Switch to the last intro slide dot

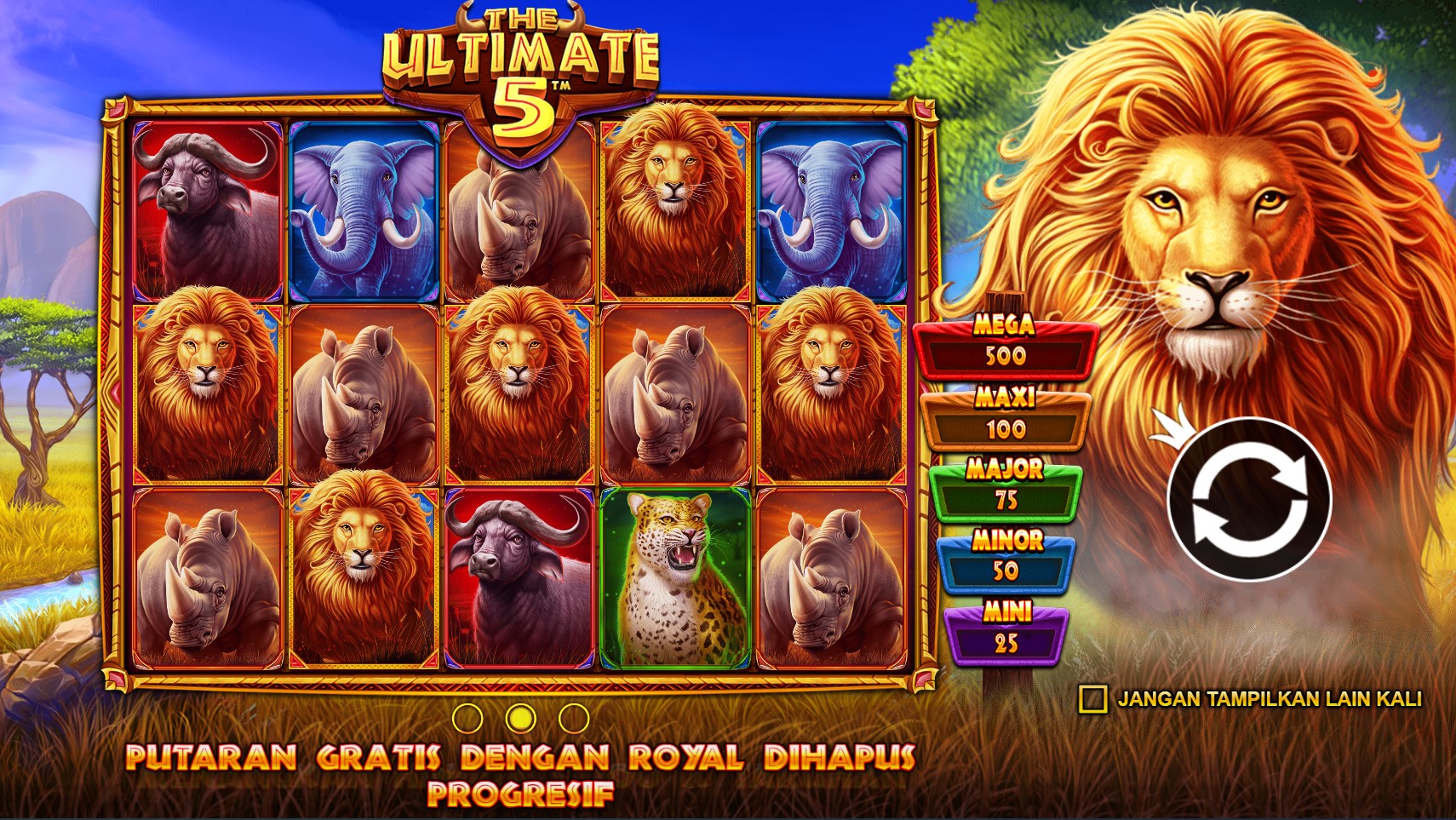pos(574,719)
